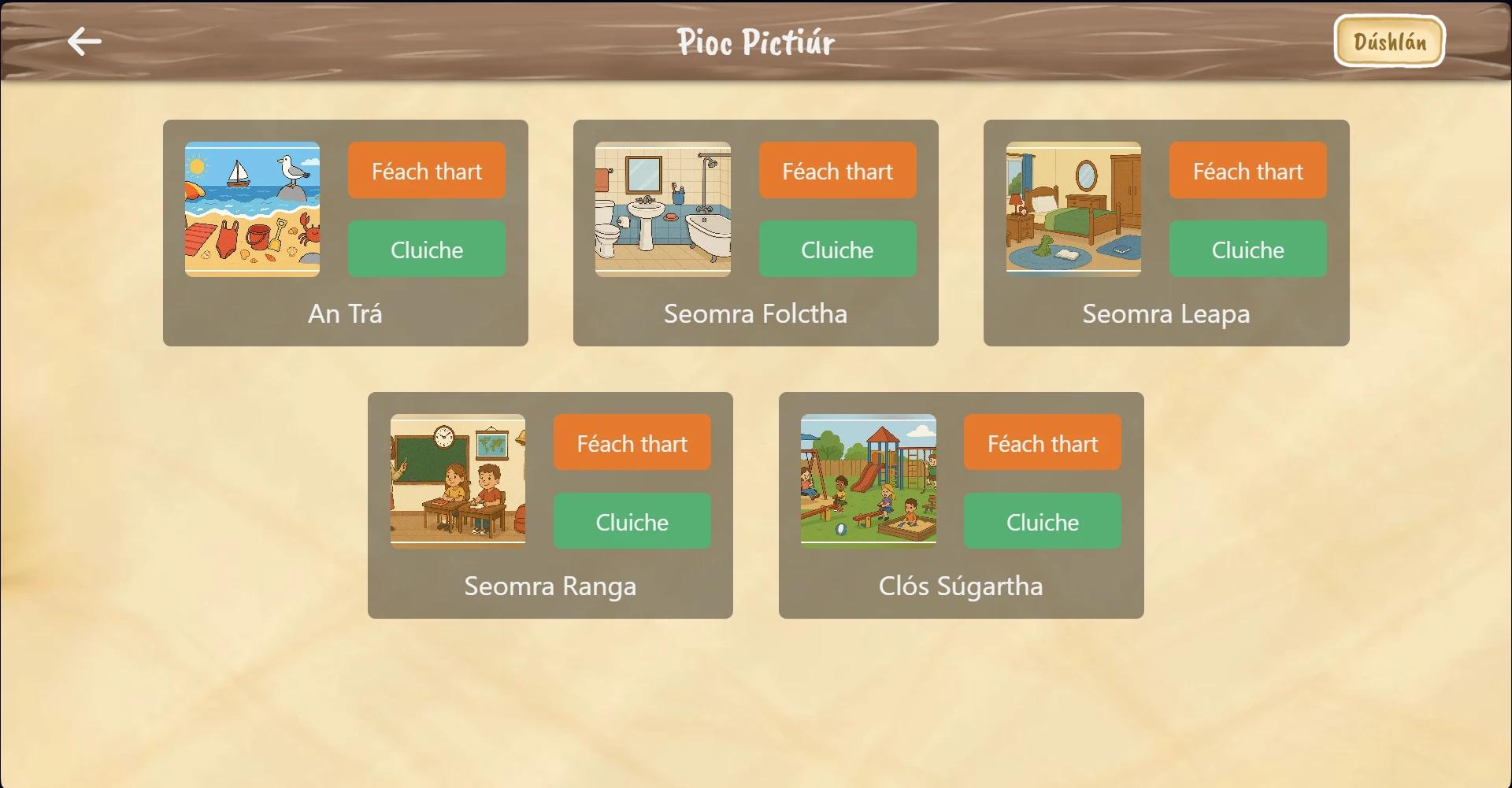Select the An Trá card title
This screenshot has width=1512, height=788.
344,313
